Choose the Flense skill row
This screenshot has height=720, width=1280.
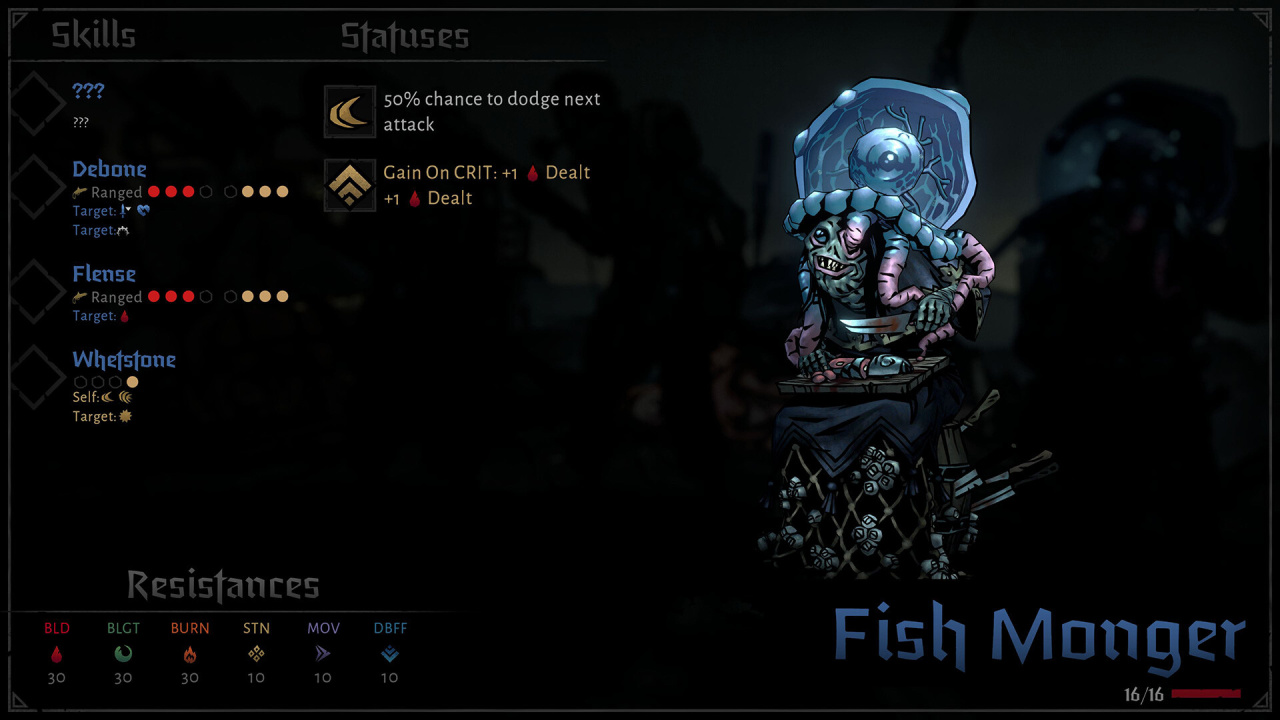104,274
